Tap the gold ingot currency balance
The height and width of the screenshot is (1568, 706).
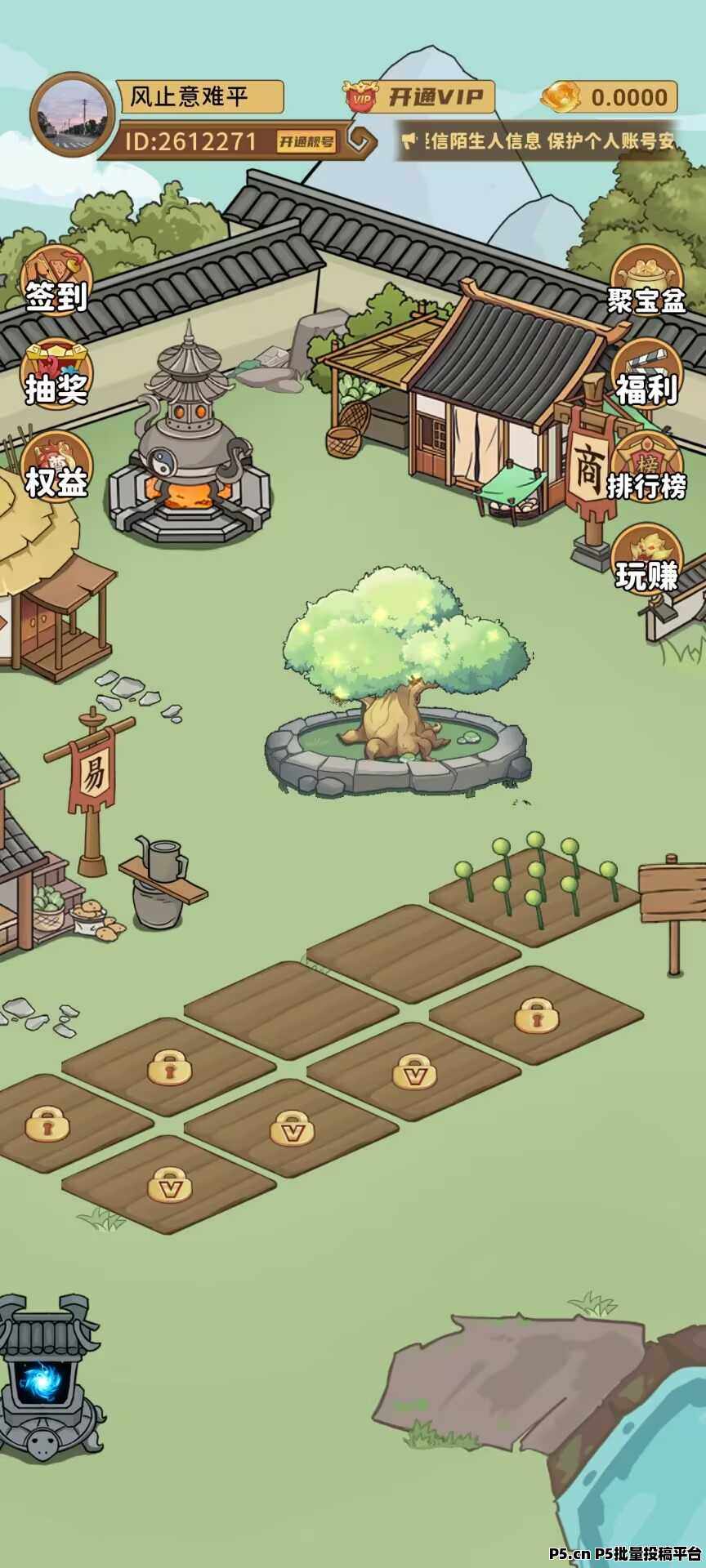610,97
